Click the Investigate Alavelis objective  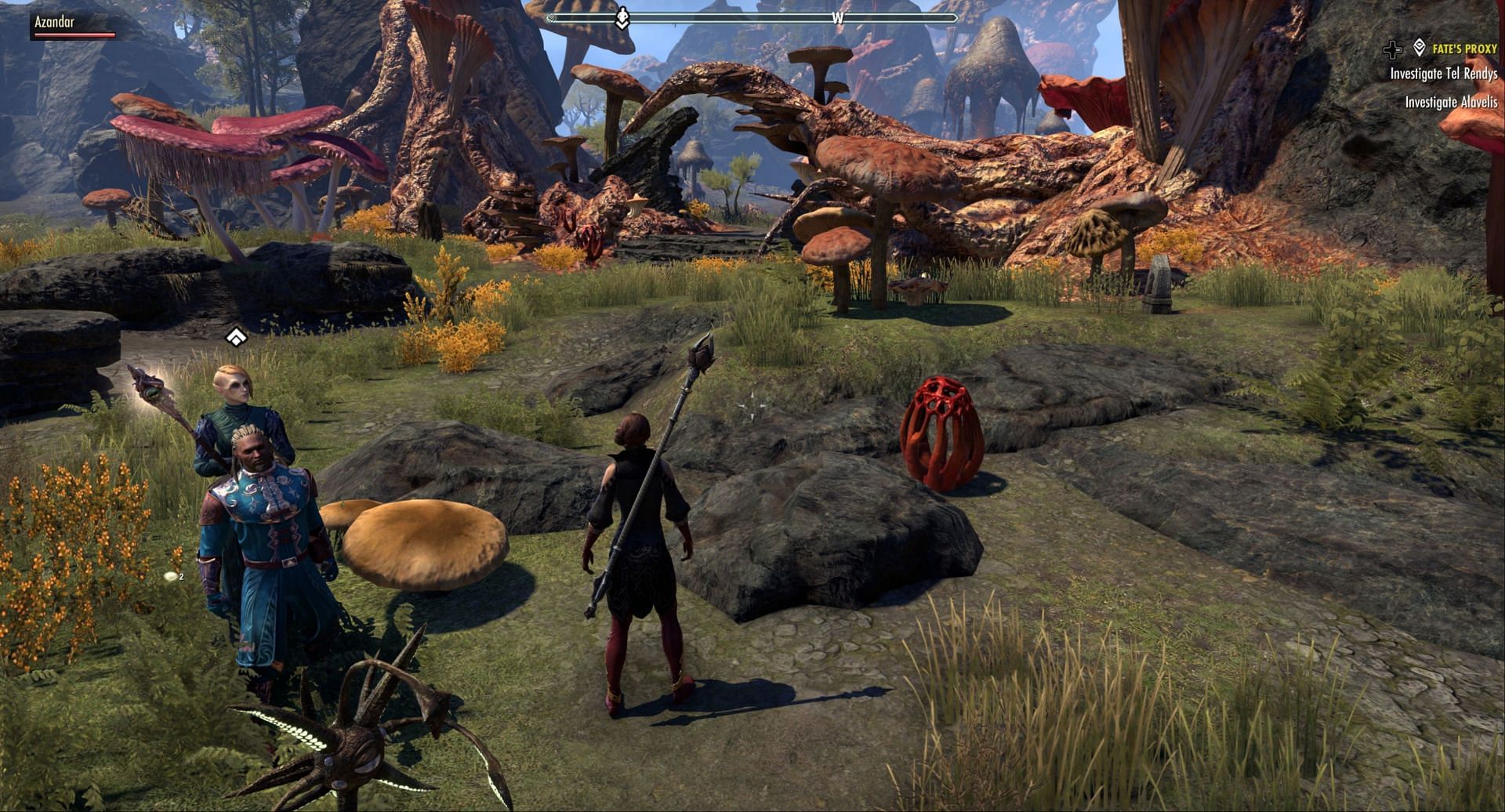coord(1451,102)
